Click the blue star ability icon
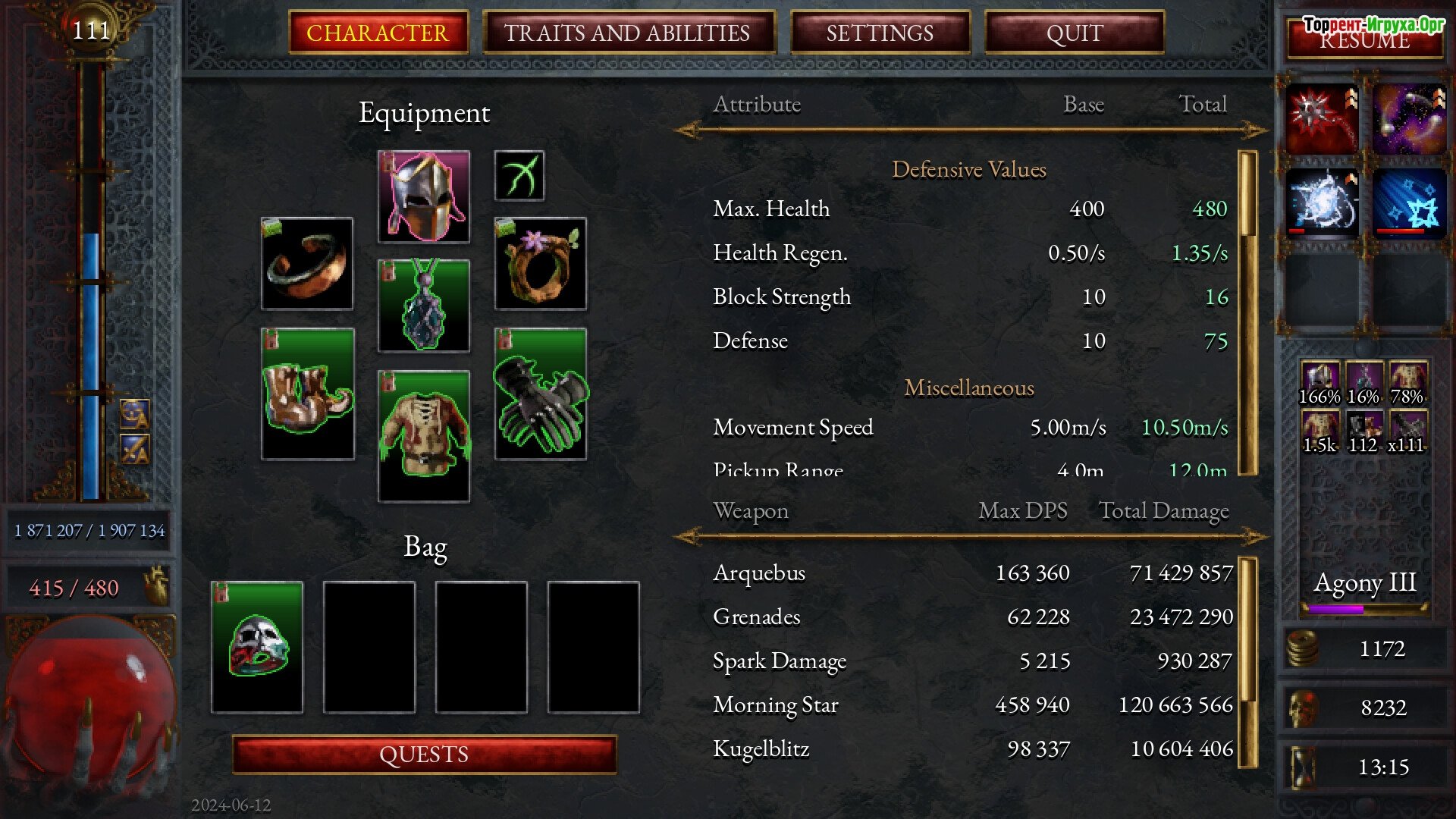Screen dimensions: 1456x819 [1409, 203]
